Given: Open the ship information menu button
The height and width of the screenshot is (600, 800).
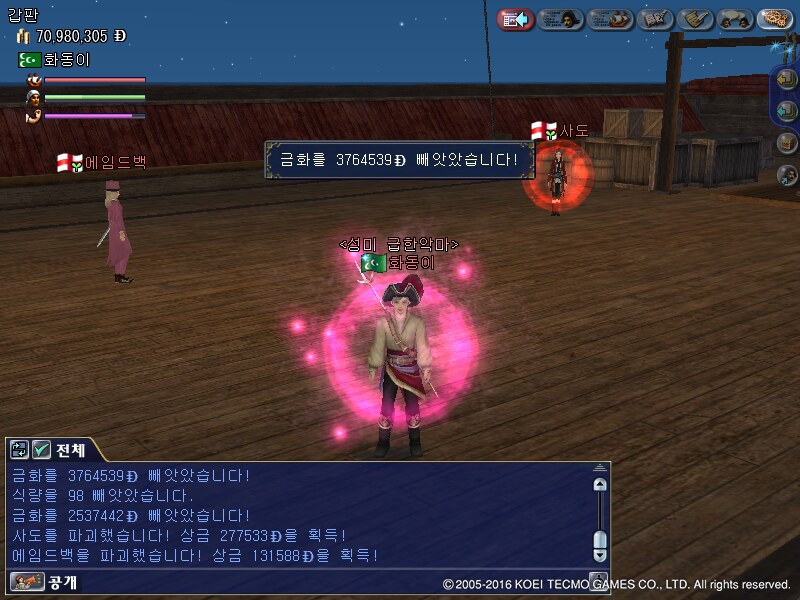Looking at the screenshot, I should point(610,19).
